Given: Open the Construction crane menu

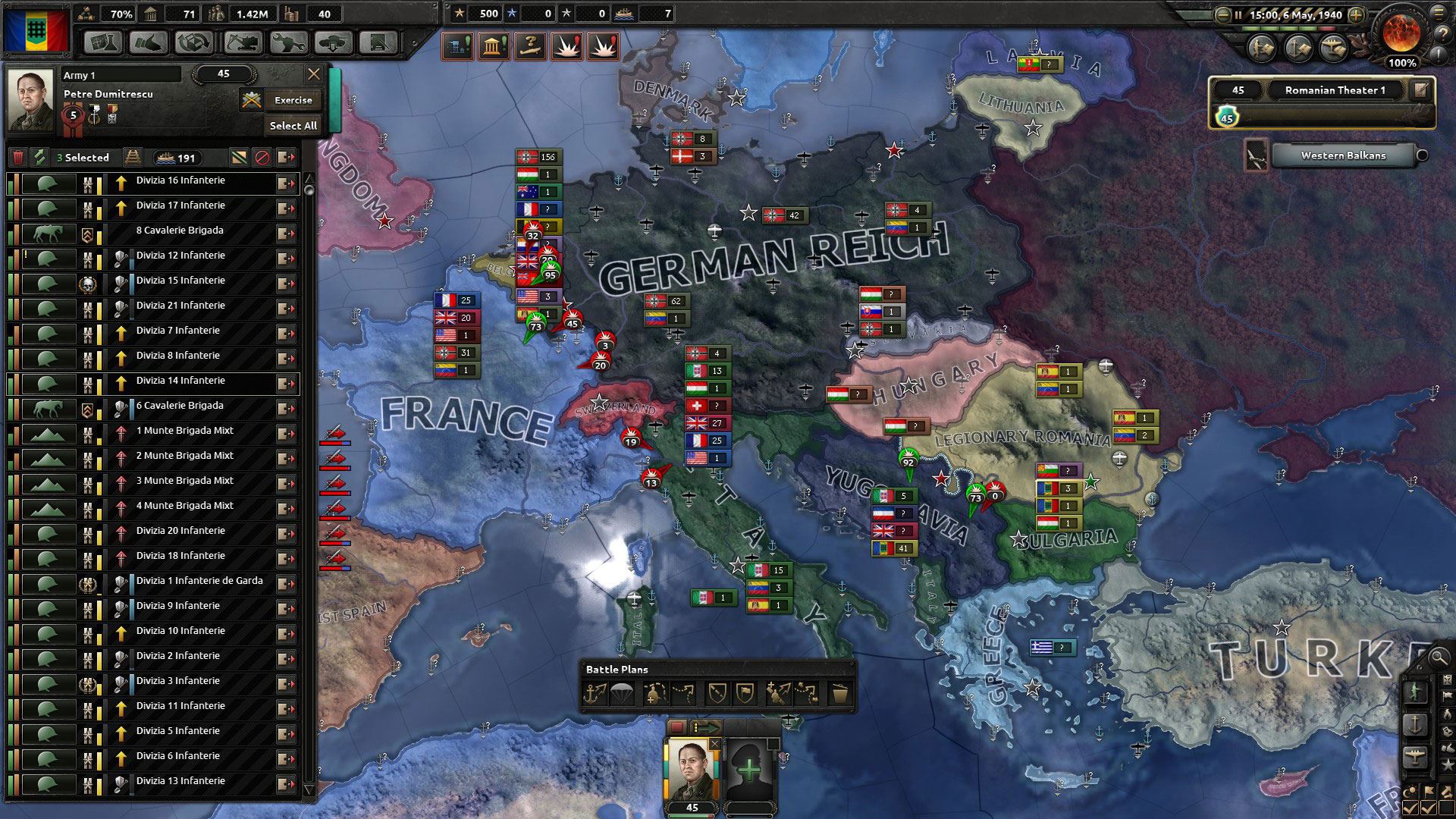Looking at the screenshot, I should (x=241, y=42).
